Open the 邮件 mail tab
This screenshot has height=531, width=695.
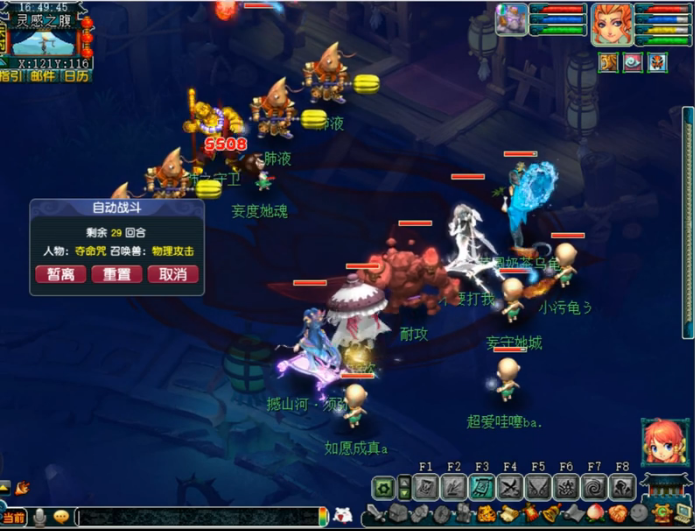(x=43, y=76)
